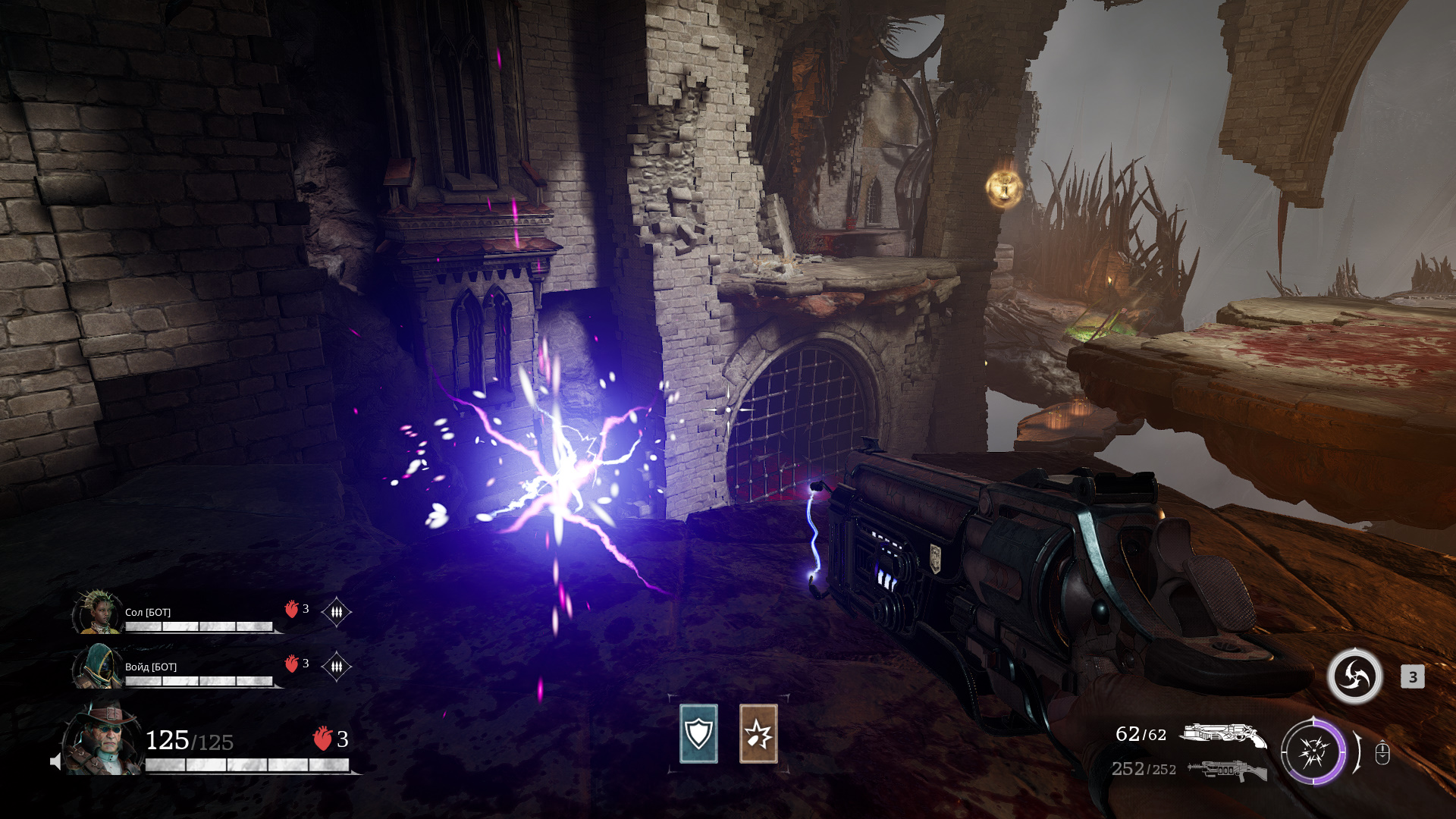Select the brown burst card
The image size is (1456, 819).
click(758, 733)
